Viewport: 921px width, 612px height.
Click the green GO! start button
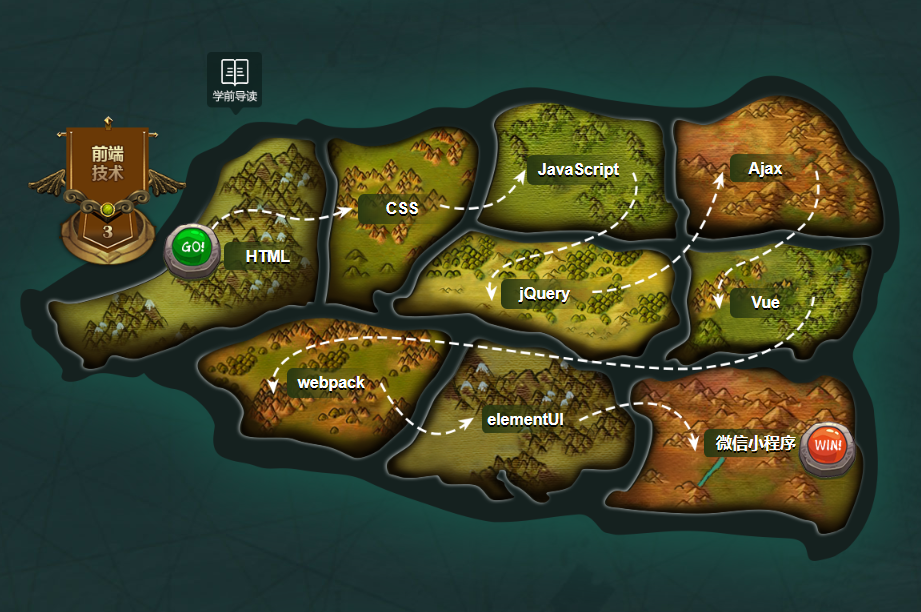(x=193, y=247)
